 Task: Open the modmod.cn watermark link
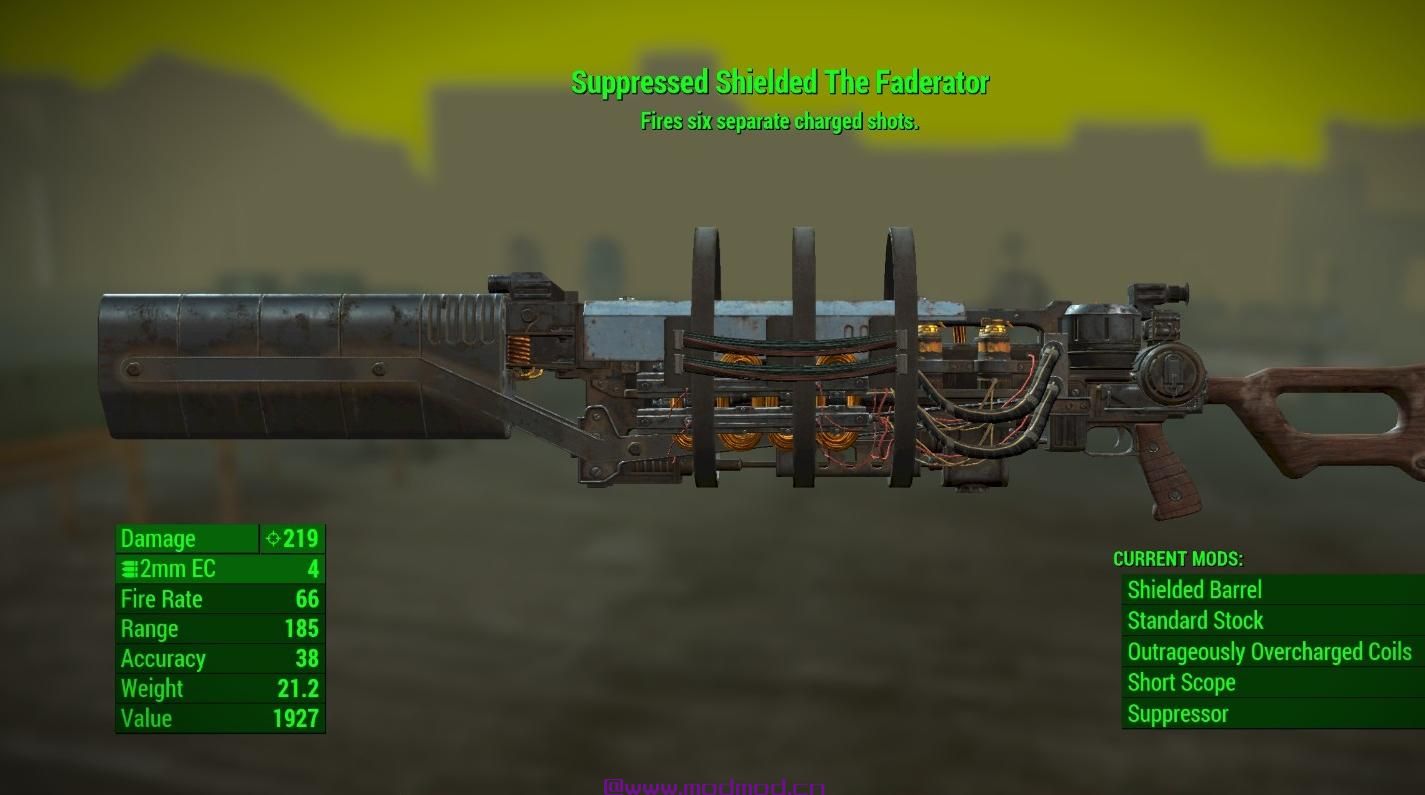click(712, 787)
